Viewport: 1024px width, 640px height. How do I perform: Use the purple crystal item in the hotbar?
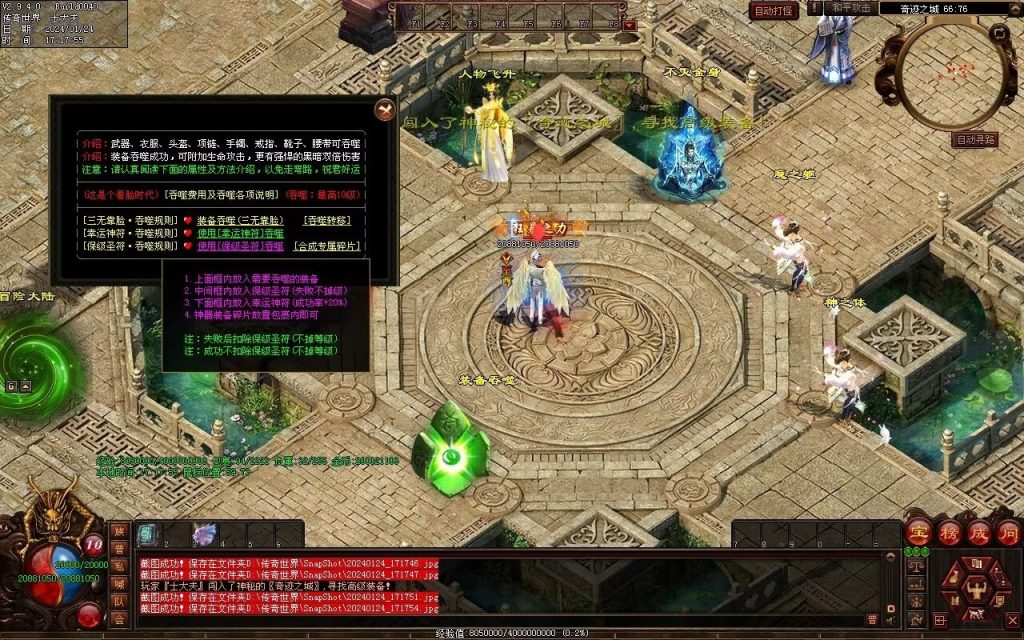[204, 535]
